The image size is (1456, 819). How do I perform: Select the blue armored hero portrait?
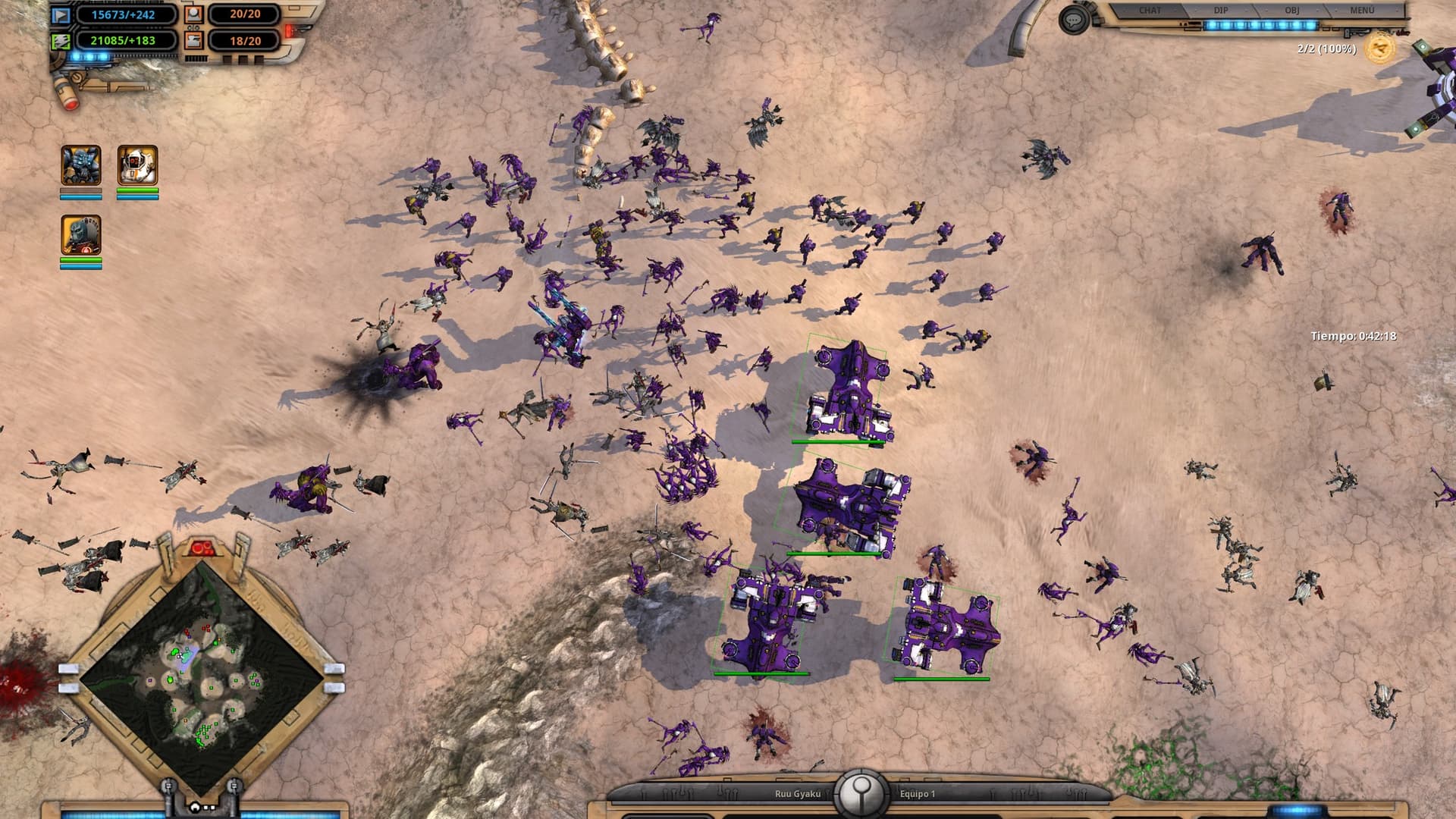[80, 165]
